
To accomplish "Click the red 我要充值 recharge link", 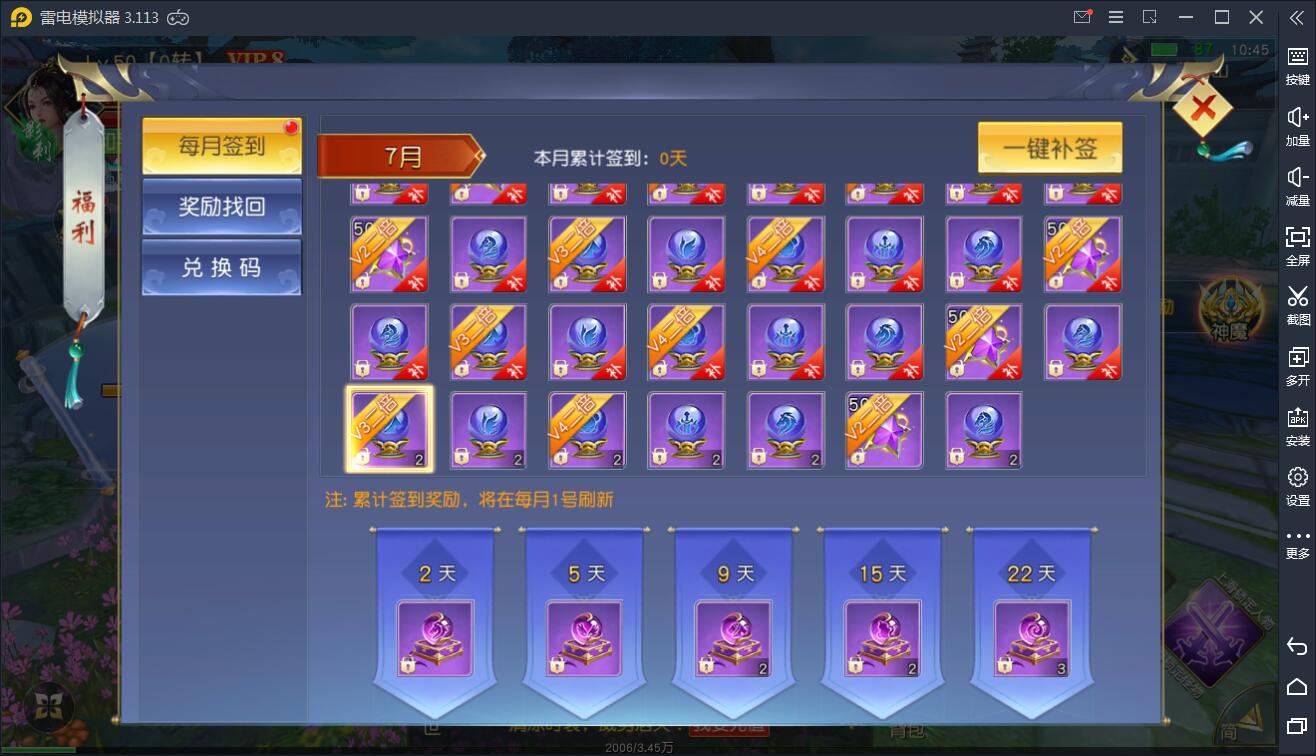I will point(728,729).
